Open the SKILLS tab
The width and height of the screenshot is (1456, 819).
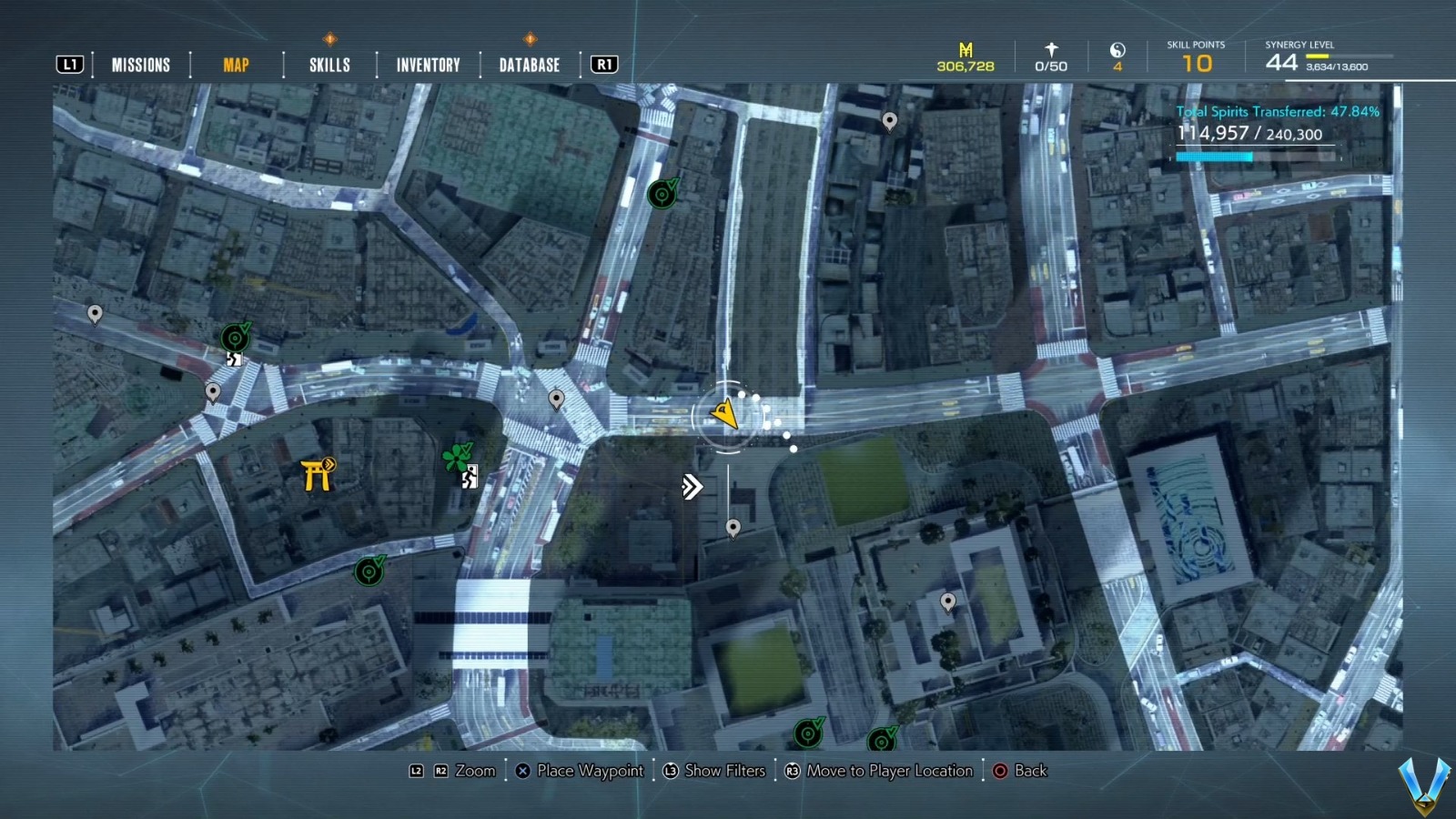(x=327, y=65)
